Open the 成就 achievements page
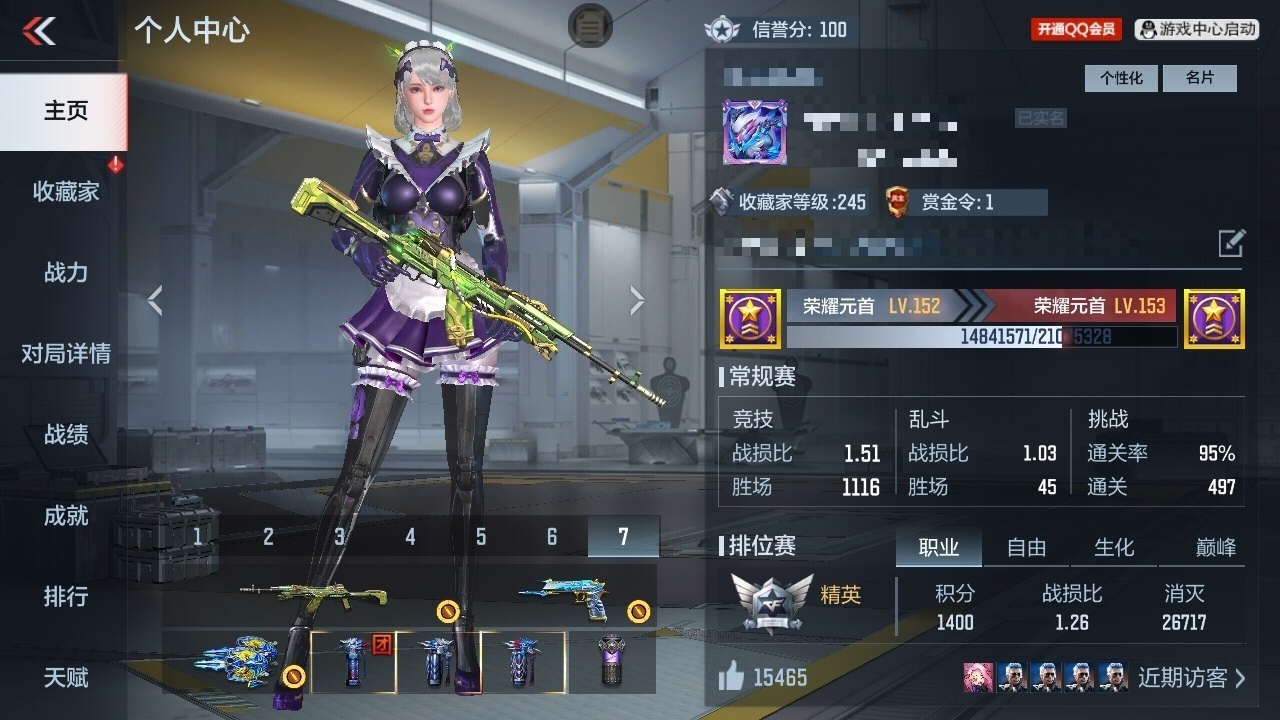The height and width of the screenshot is (720, 1280). click(x=65, y=516)
